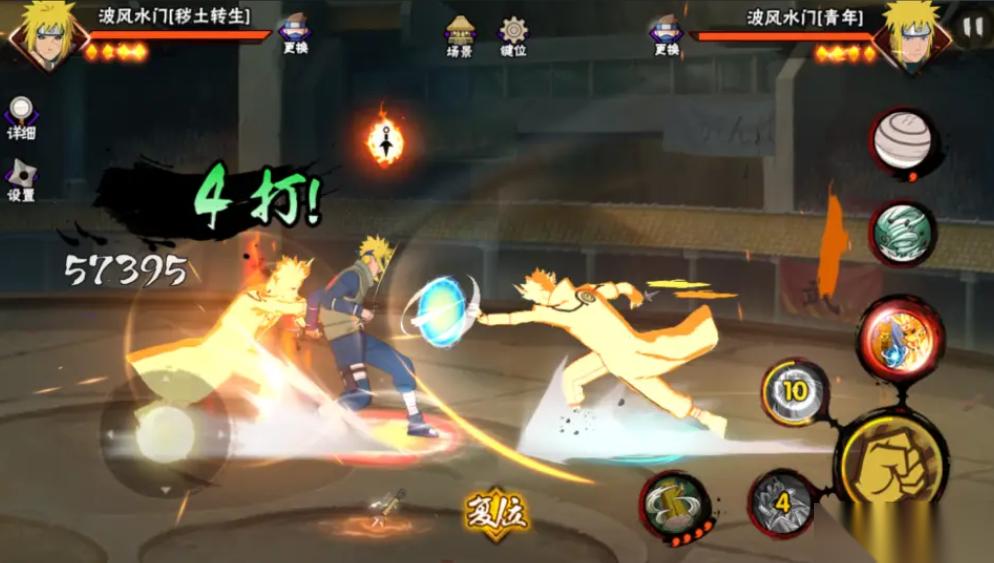Screen dimensions: 994x563
Task: Swap the right fighter via 更换
Action: [666, 34]
